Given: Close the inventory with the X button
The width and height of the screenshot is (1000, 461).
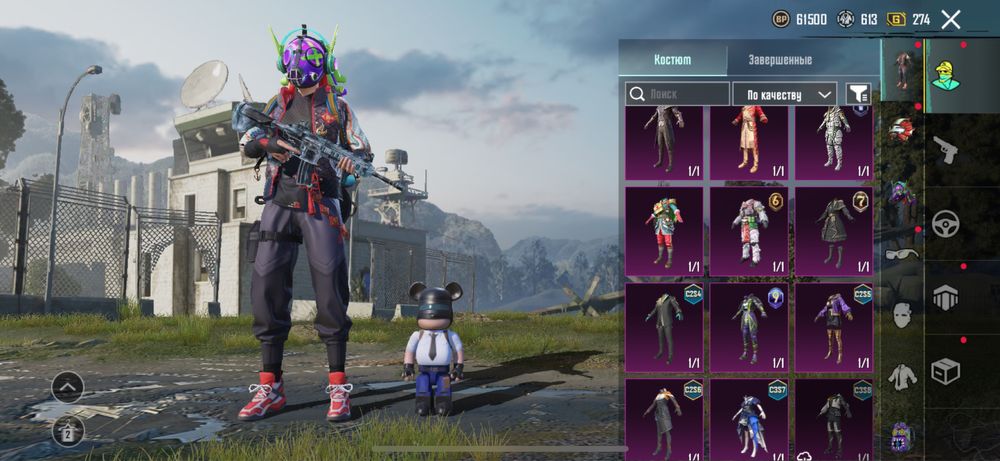Looking at the screenshot, I should (x=950, y=19).
